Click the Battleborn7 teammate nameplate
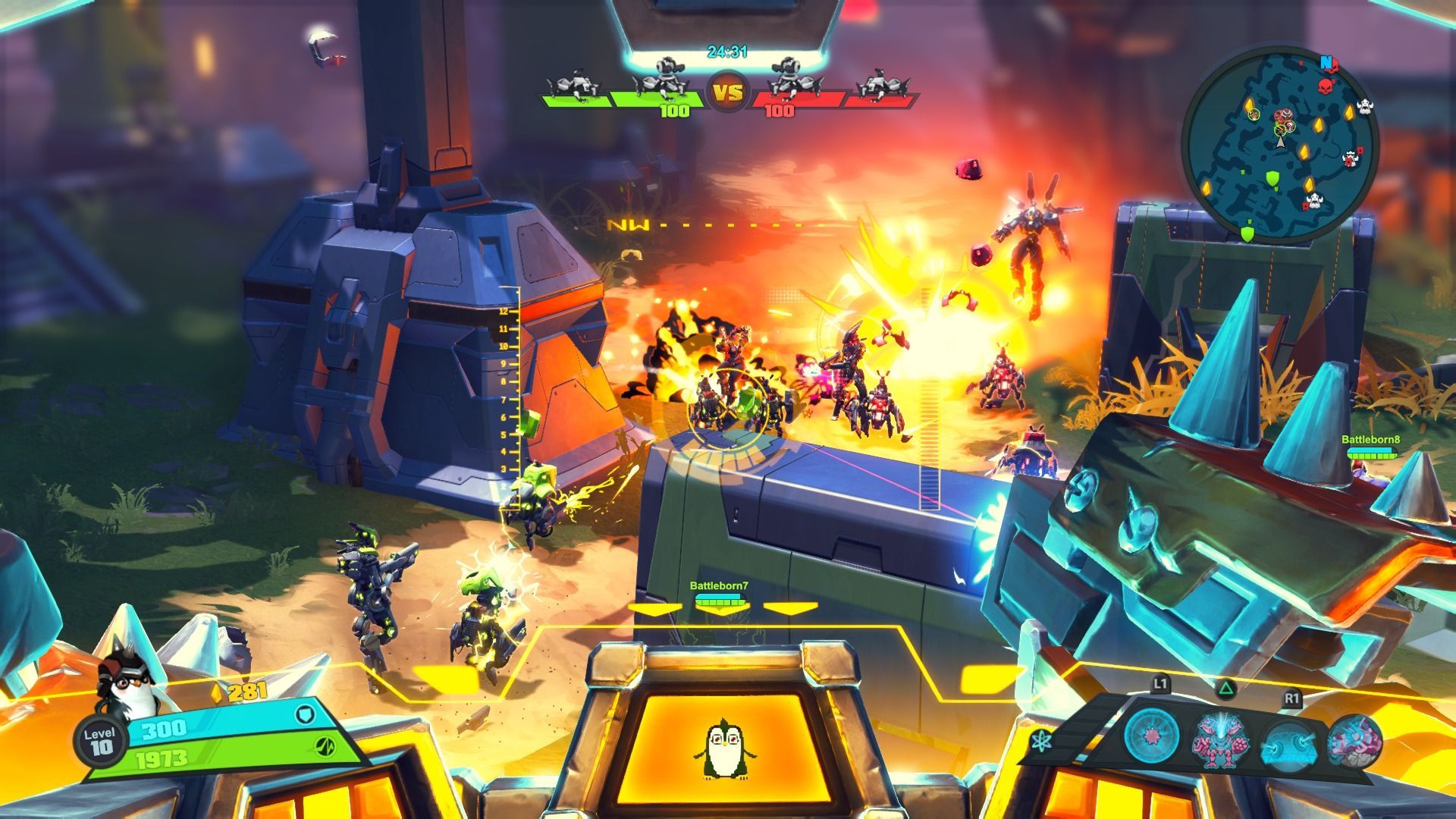The image size is (1456, 819). [719, 585]
